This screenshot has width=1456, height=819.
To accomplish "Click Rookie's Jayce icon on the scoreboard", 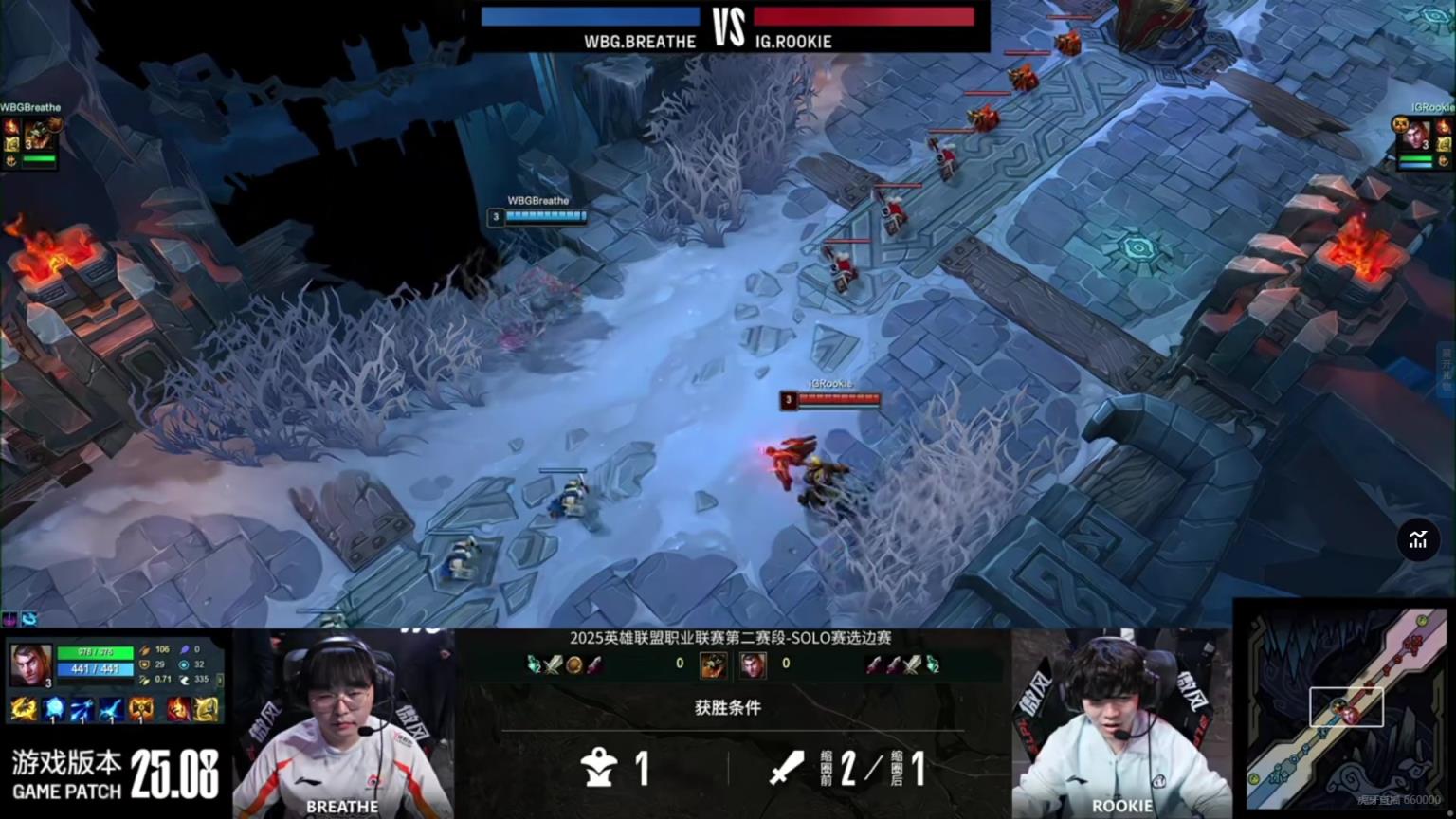I will coord(753,664).
